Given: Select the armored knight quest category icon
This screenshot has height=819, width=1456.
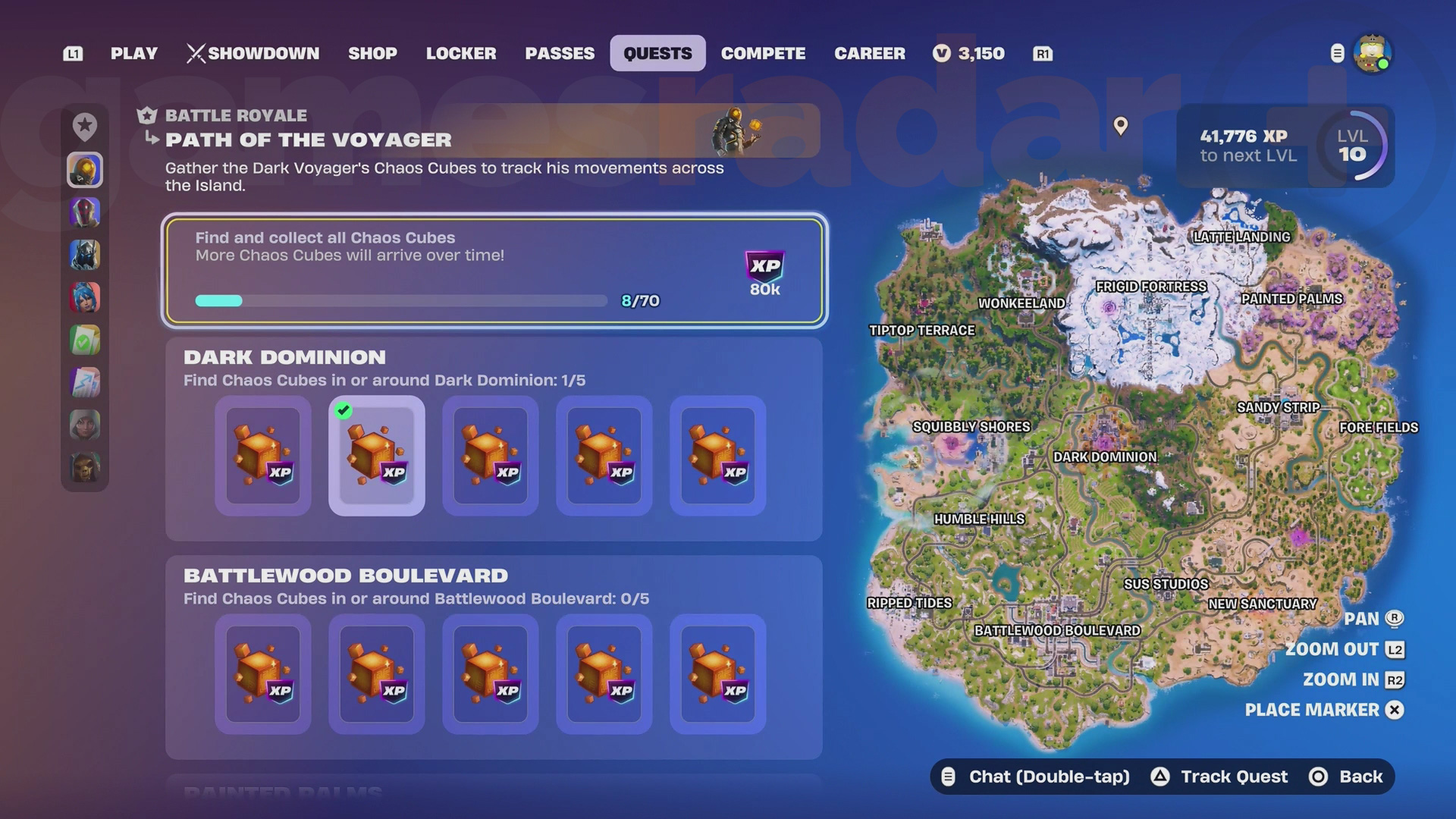Looking at the screenshot, I should (84, 256).
